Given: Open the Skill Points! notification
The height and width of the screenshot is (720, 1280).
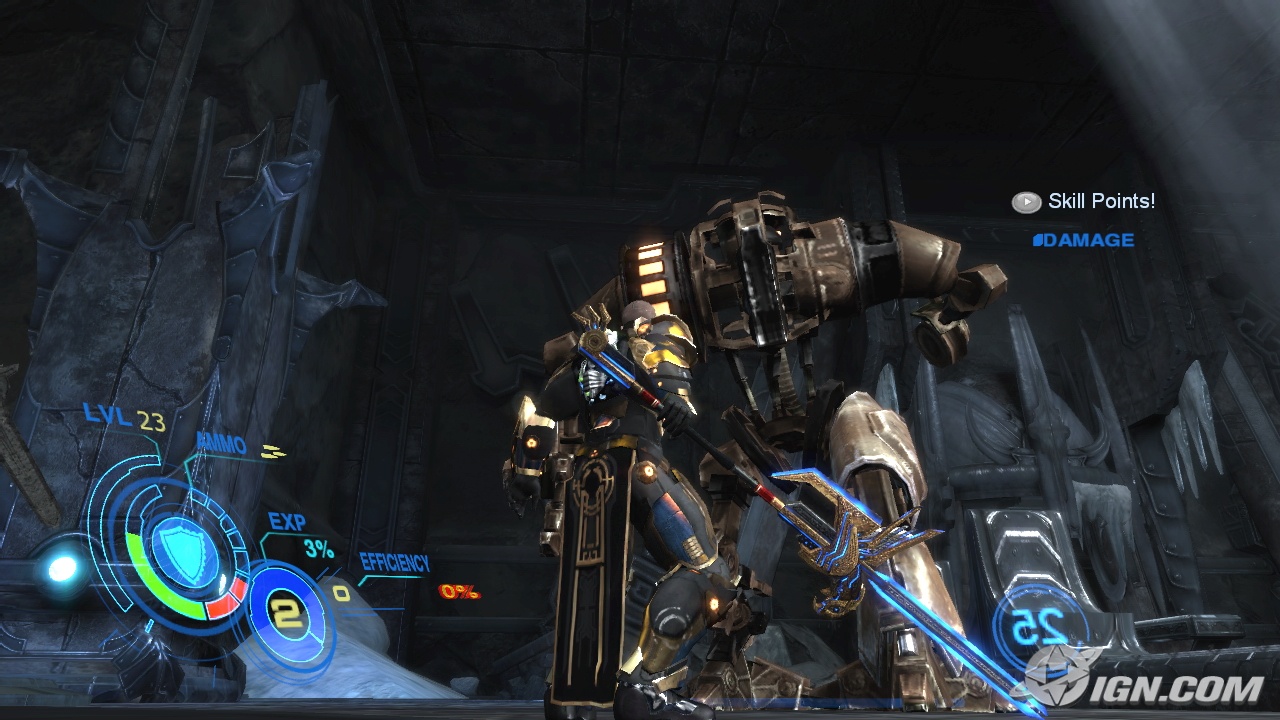Looking at the screenshot, I should click(1083, 202).
